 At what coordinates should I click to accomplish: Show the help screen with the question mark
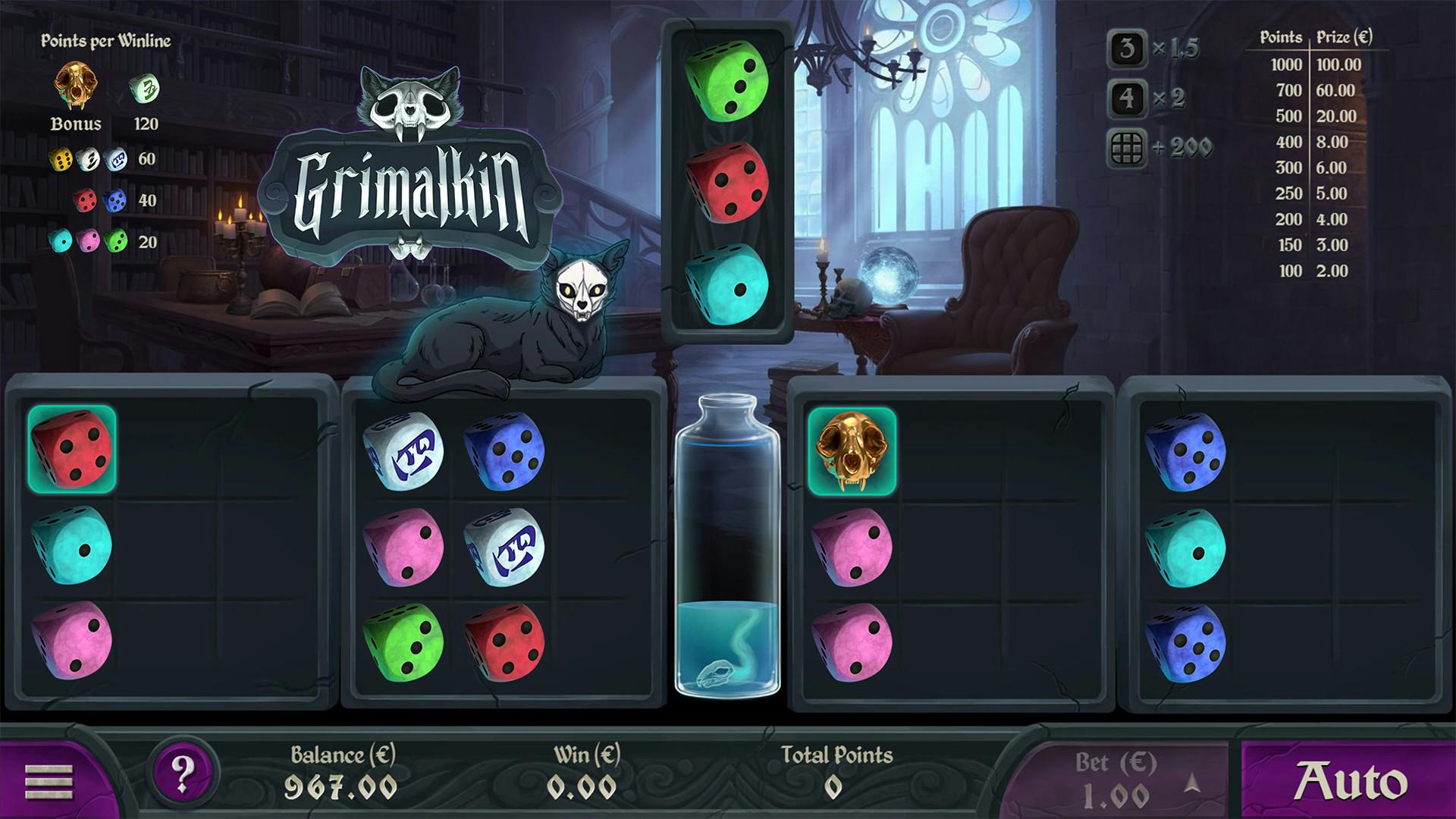(183, 773)
